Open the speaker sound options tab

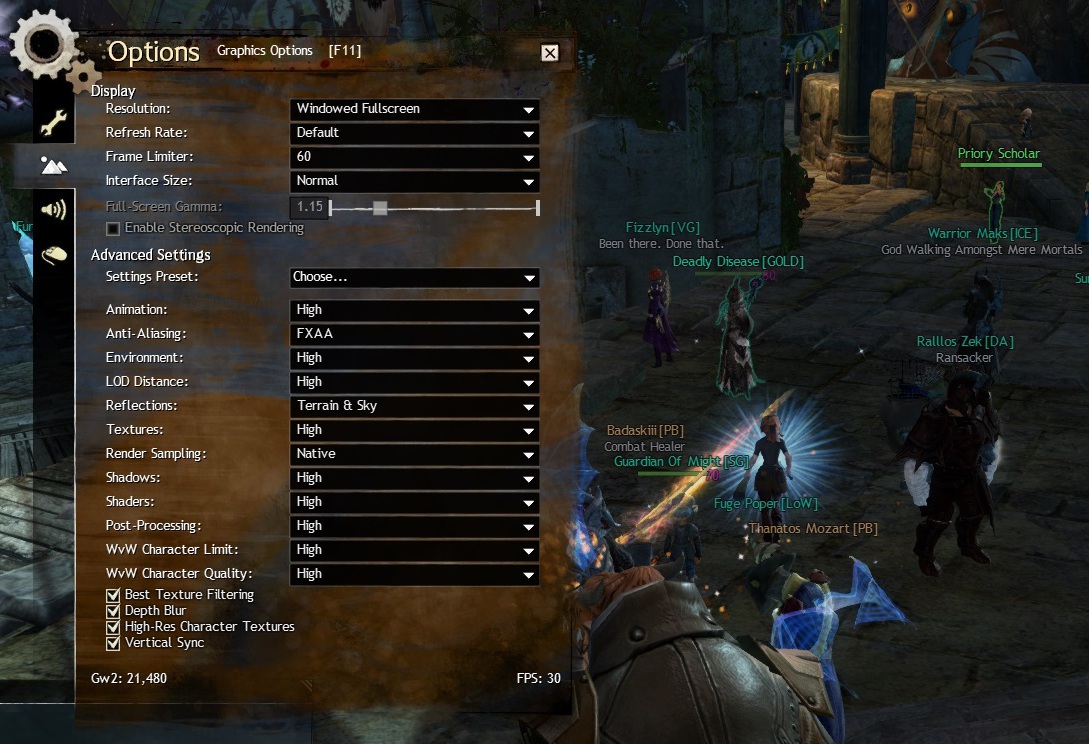click(x=53, y=209)
